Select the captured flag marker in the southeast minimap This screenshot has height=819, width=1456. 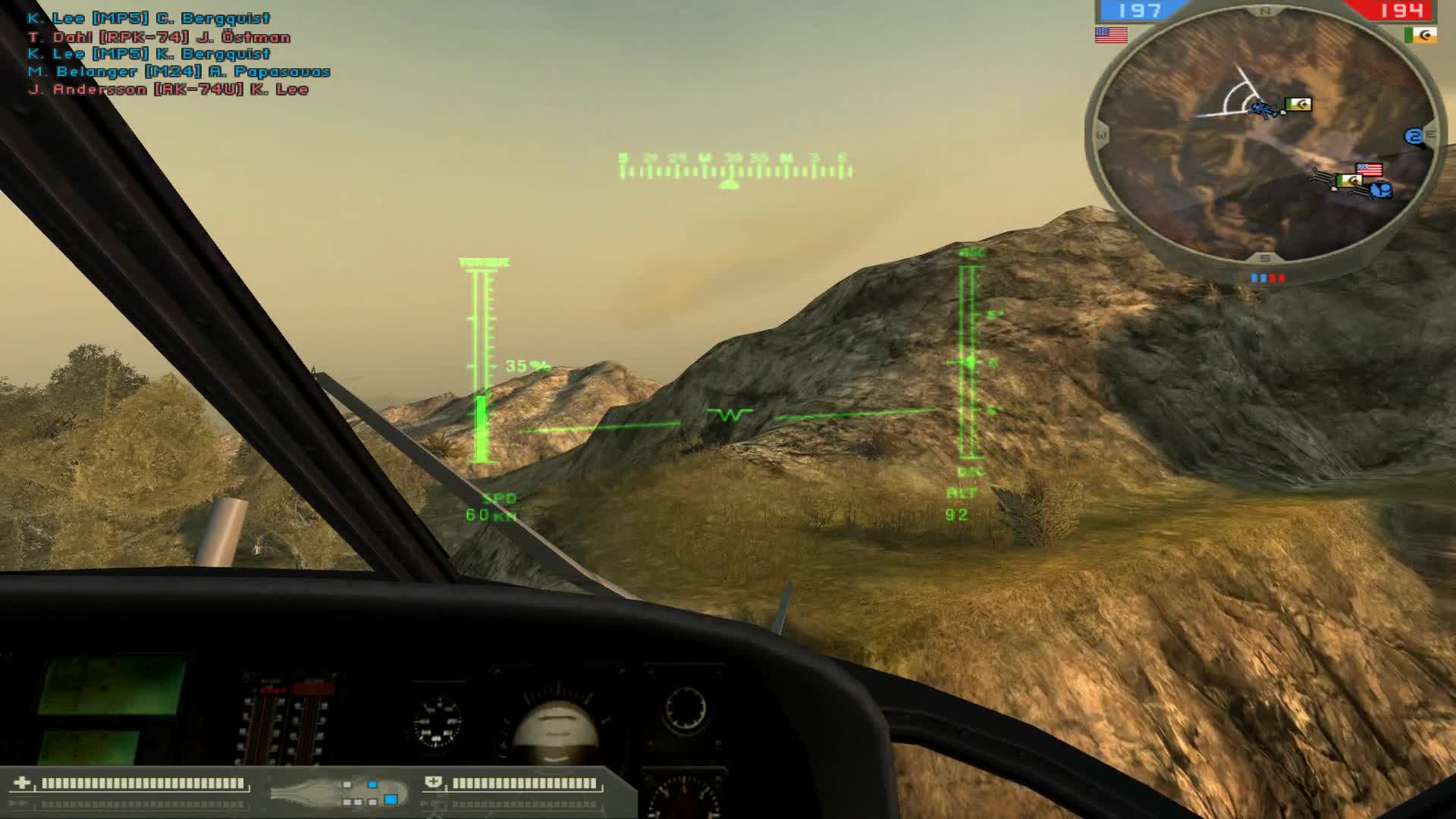coord(1350,181)
